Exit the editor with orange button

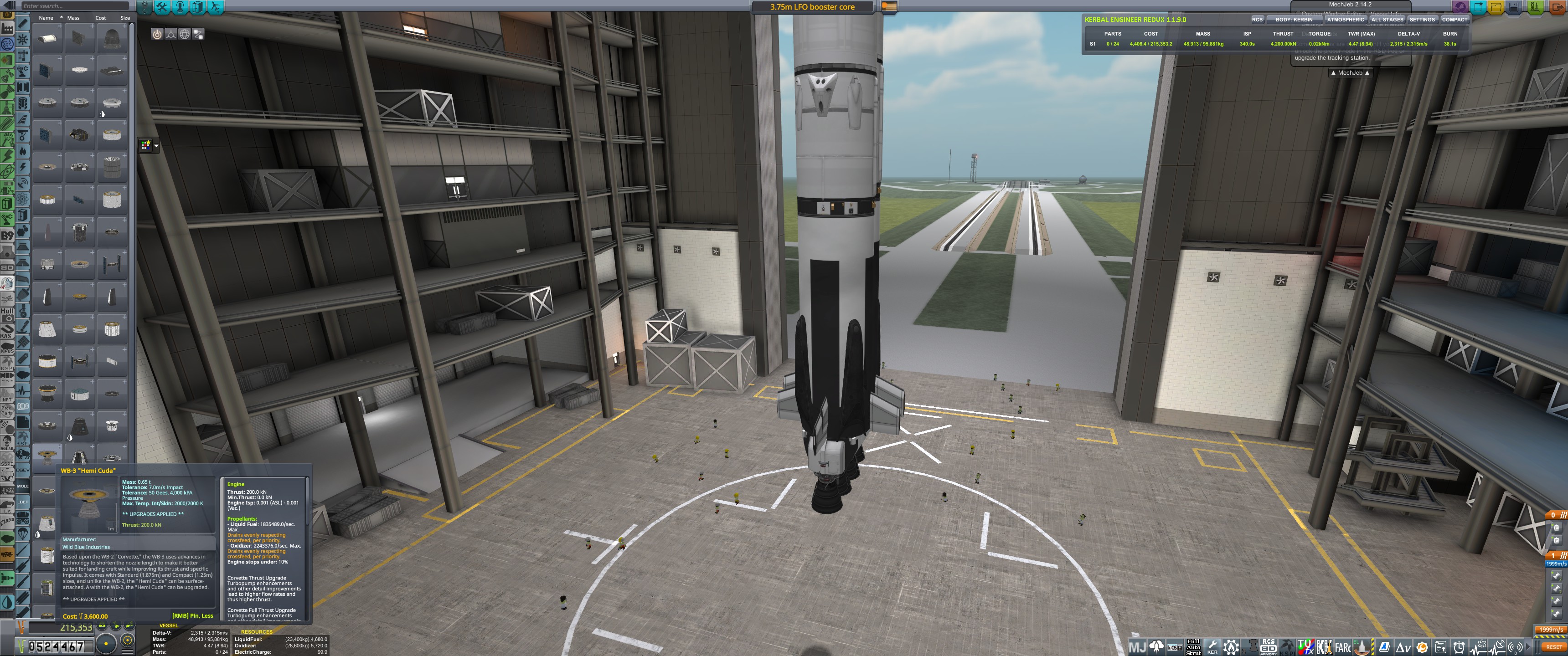(1559, 7)
